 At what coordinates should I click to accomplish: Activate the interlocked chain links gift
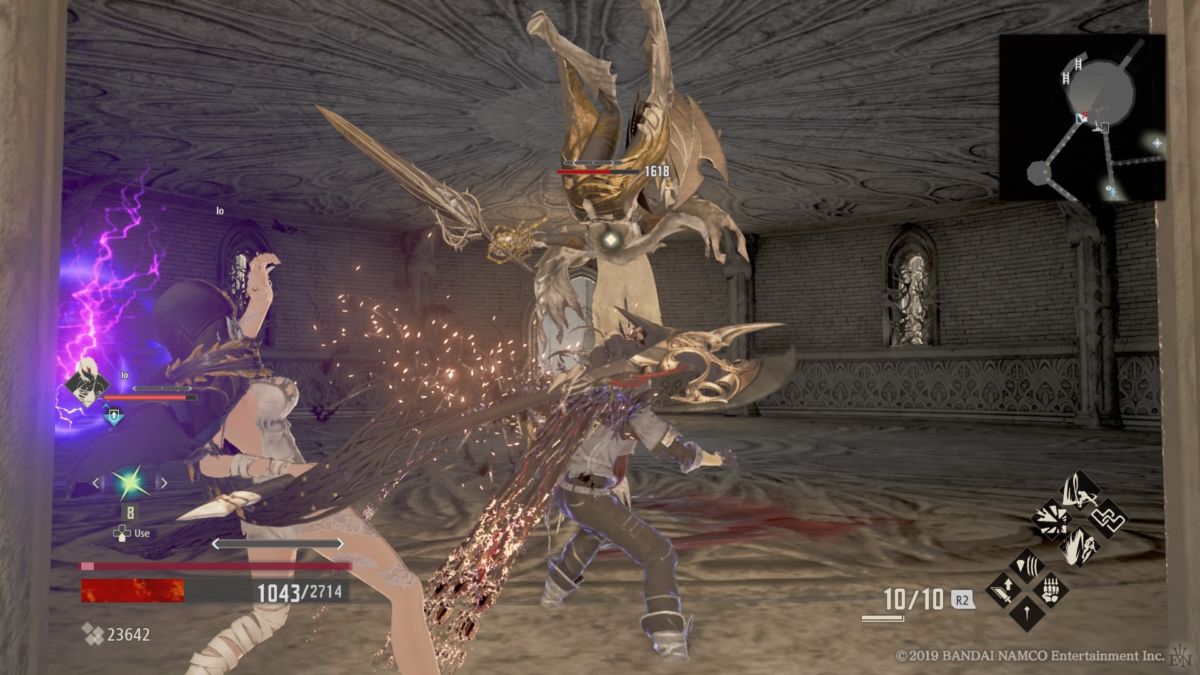pyautogui.click(x=1108, y=518)
